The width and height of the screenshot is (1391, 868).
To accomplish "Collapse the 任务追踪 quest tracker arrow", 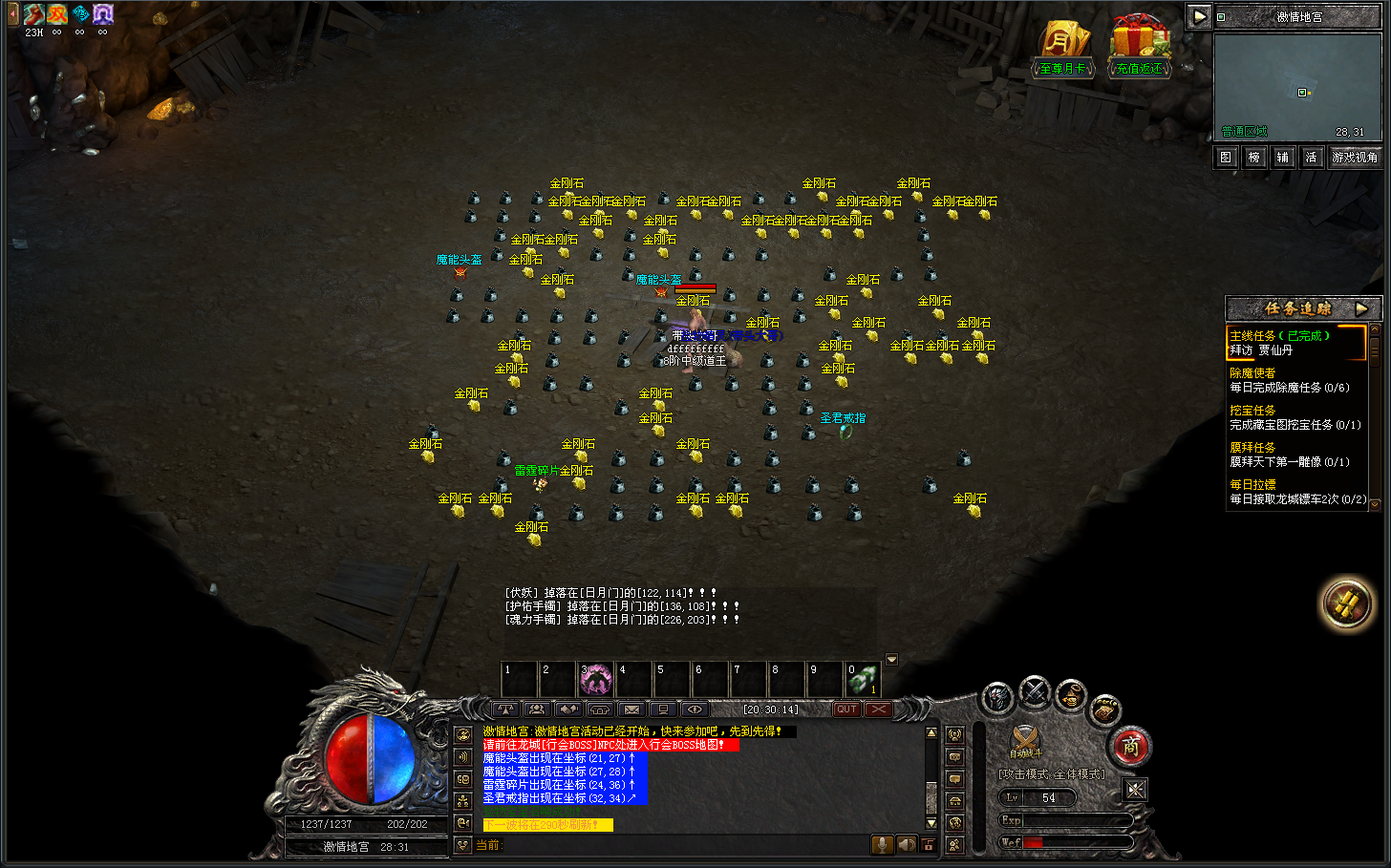I will pos(1361,308).
